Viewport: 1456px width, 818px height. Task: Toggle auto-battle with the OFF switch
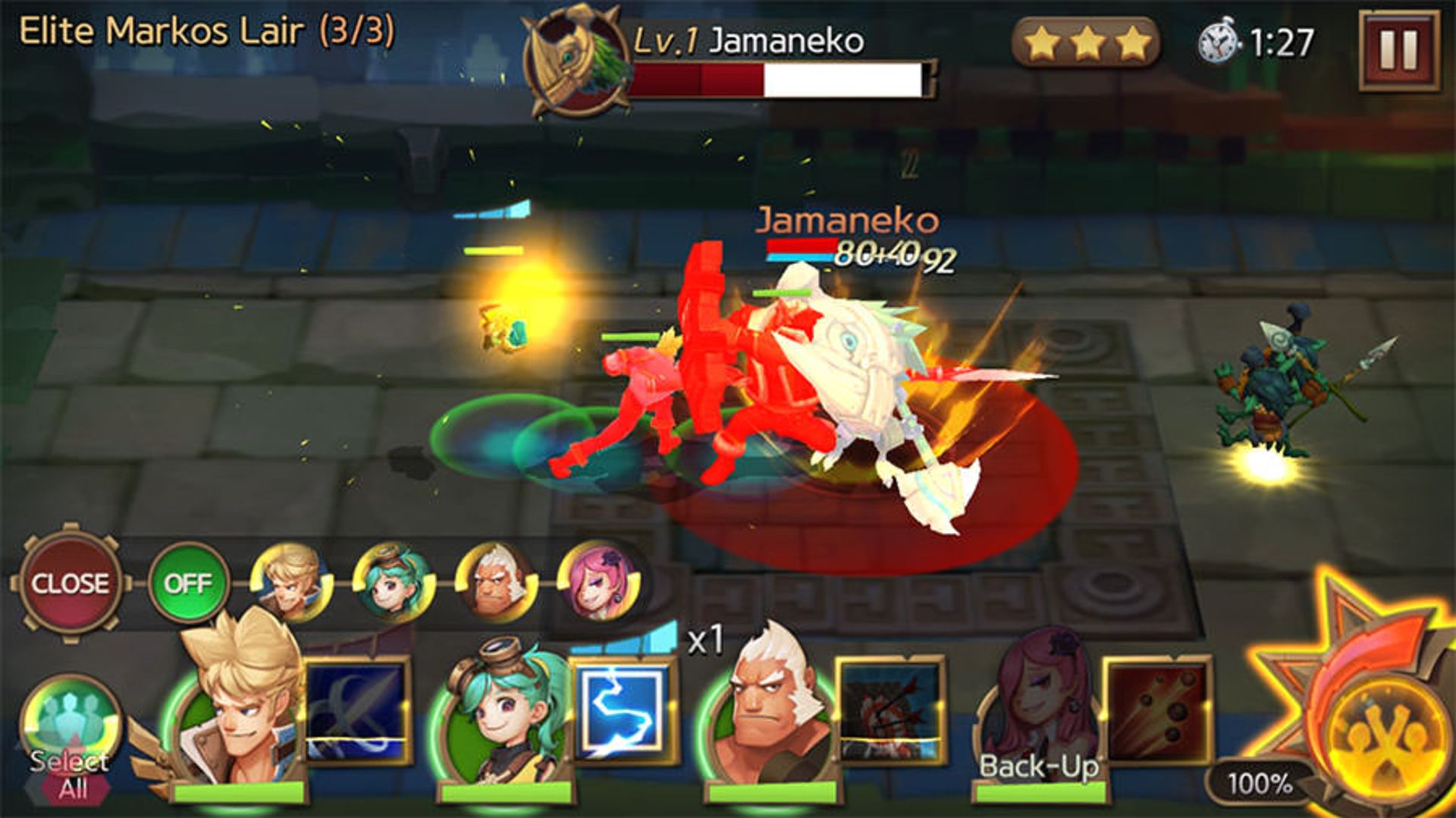[190, 584]
